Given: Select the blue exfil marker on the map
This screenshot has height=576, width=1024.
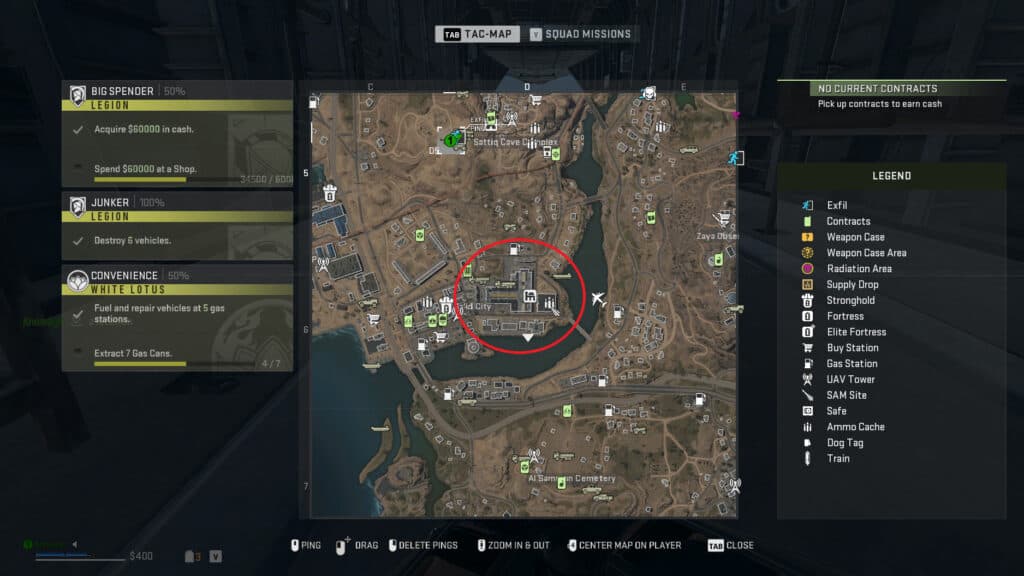Looking at the screenshot, I should point(733,158).
